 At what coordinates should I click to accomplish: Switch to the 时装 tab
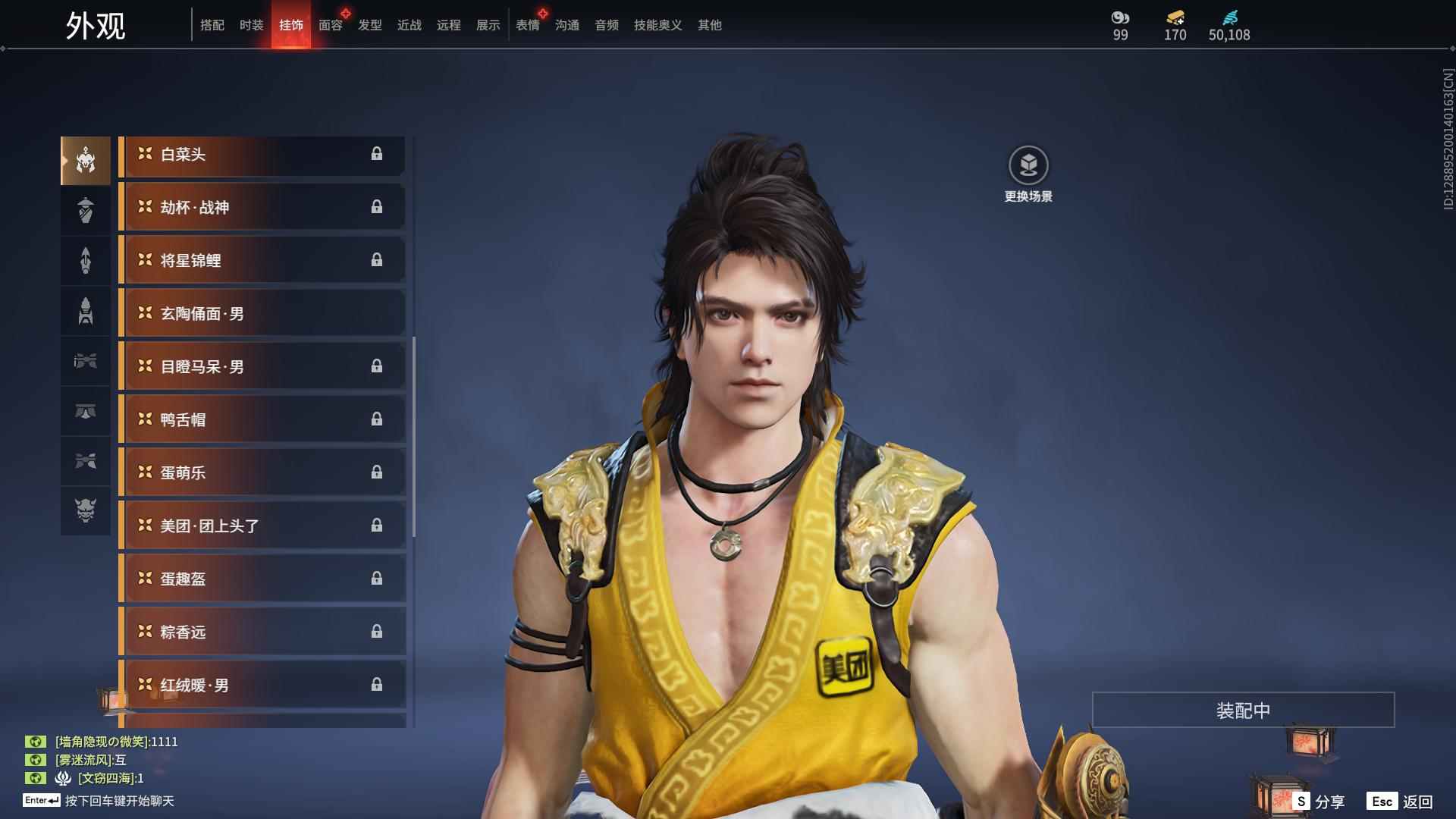[x=251, y=25]
